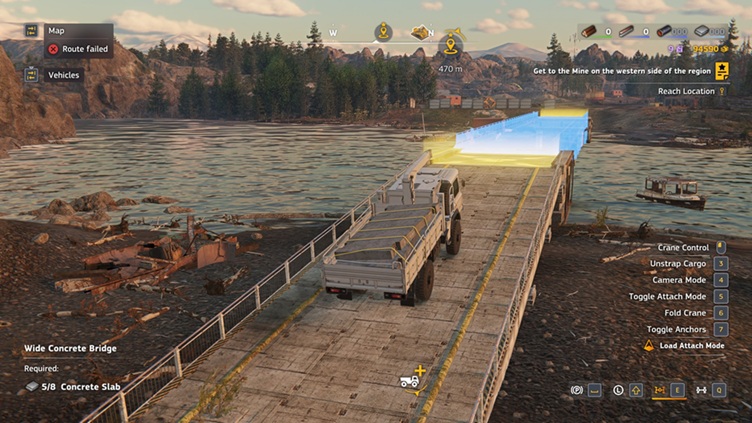Toggle the differential lock icon
The width and height of the screenshot is (752, 423).
pos(660,390)
